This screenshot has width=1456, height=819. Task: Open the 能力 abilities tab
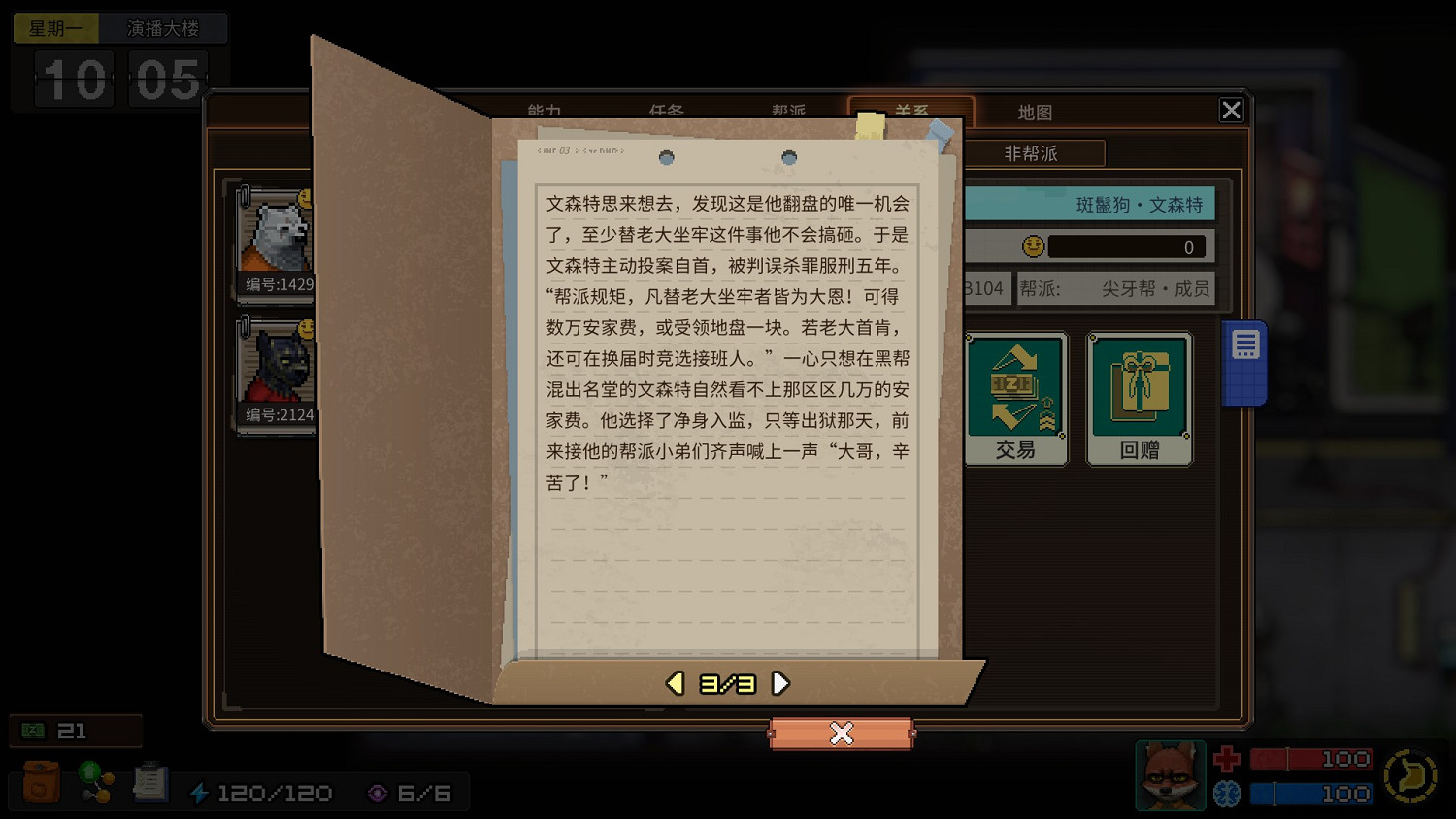[543, 112]
